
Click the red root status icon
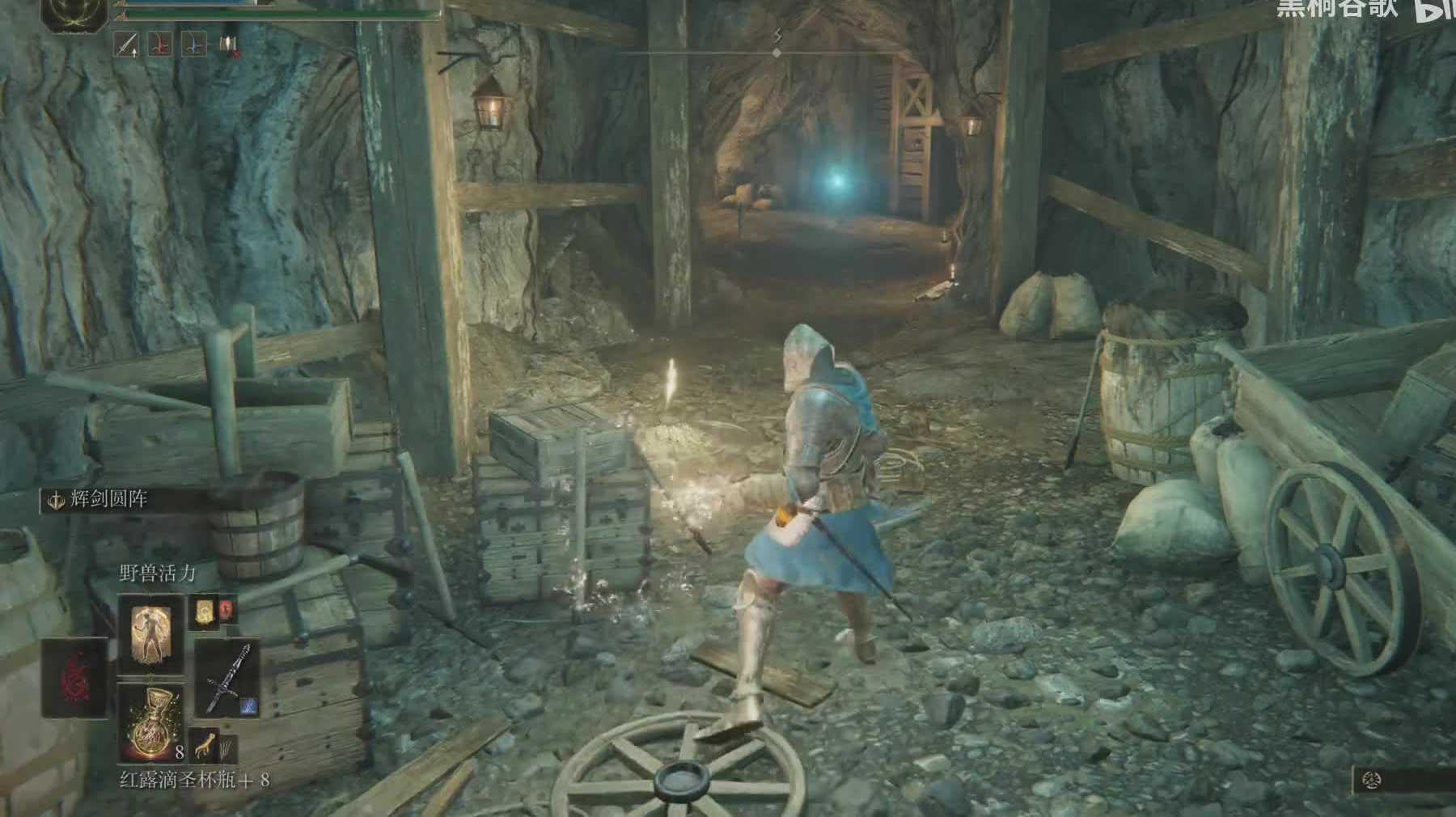point(161,44)
